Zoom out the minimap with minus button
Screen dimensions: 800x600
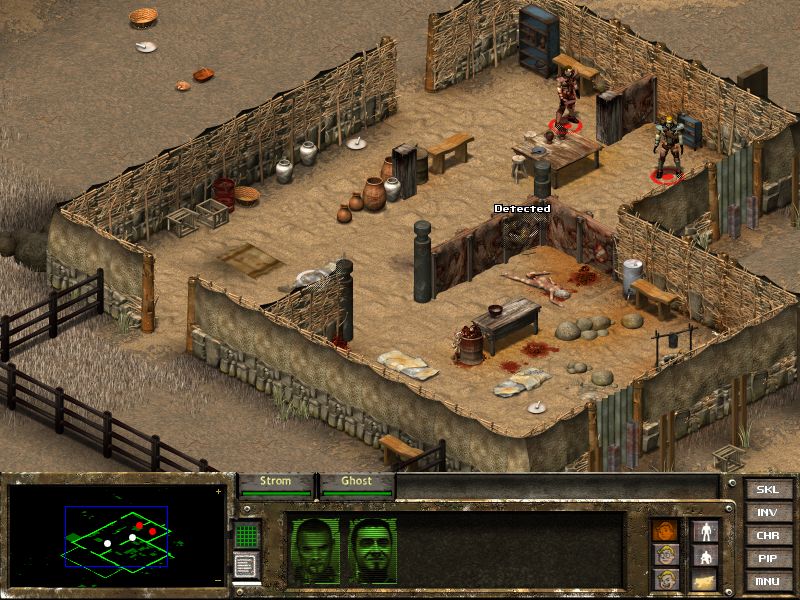(x=218, y=580)
